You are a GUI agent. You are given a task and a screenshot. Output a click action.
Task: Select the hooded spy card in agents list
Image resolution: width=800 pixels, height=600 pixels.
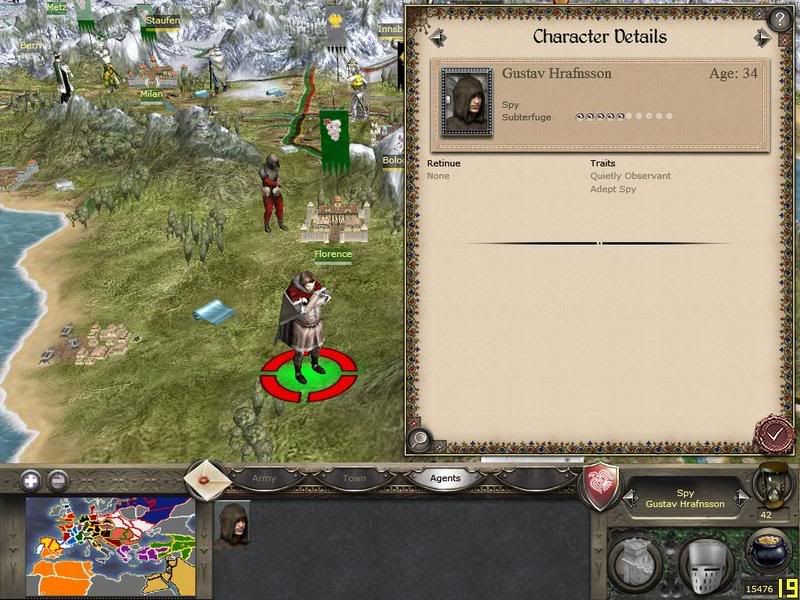[x=234, y=523]
